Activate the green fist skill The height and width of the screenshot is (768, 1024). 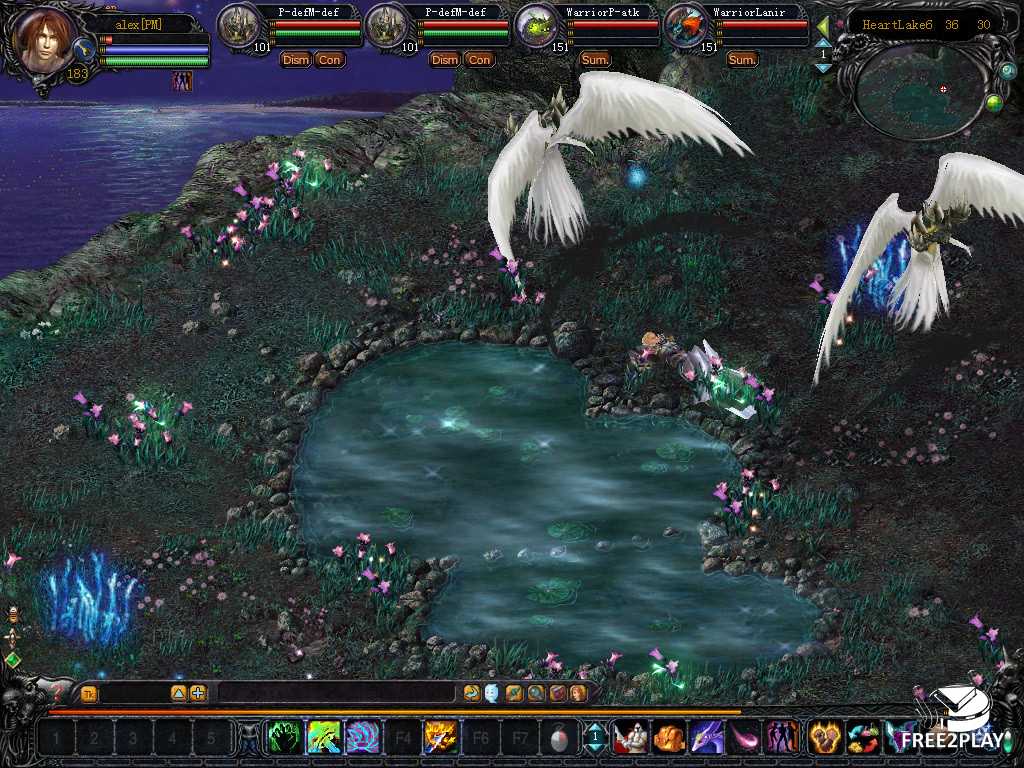(x=284, y=738)
